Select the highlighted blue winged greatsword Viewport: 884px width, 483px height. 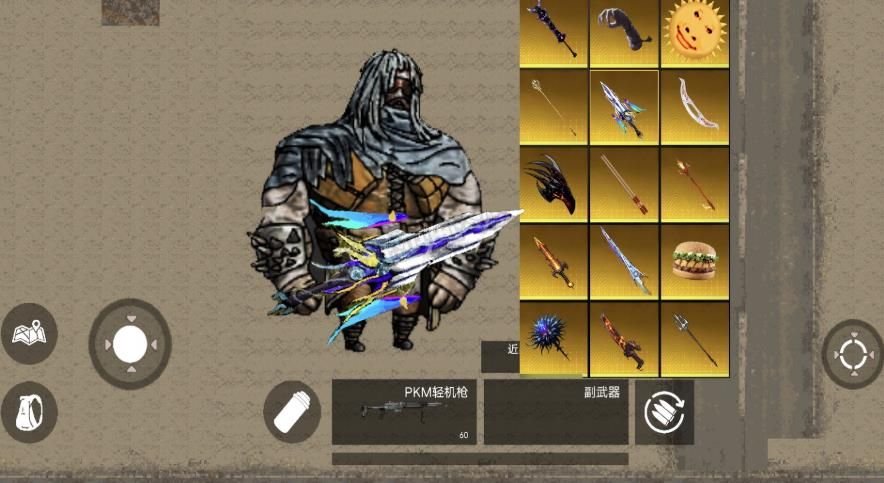pos(624,107)
